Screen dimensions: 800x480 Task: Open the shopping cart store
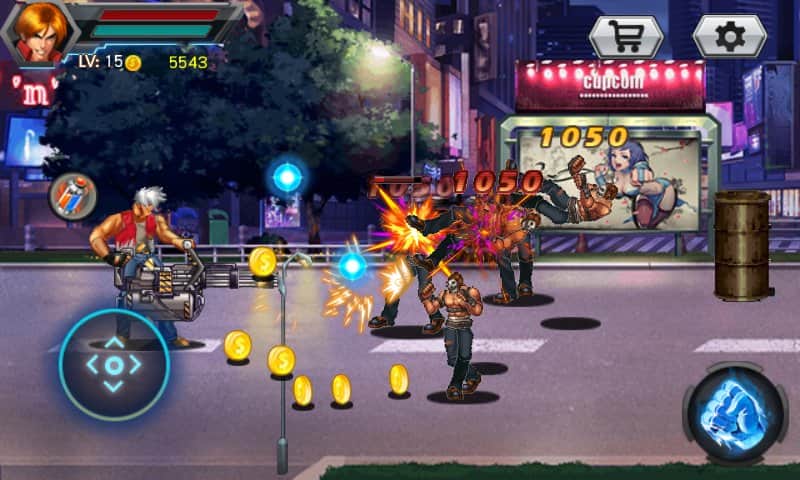[626, 36]
